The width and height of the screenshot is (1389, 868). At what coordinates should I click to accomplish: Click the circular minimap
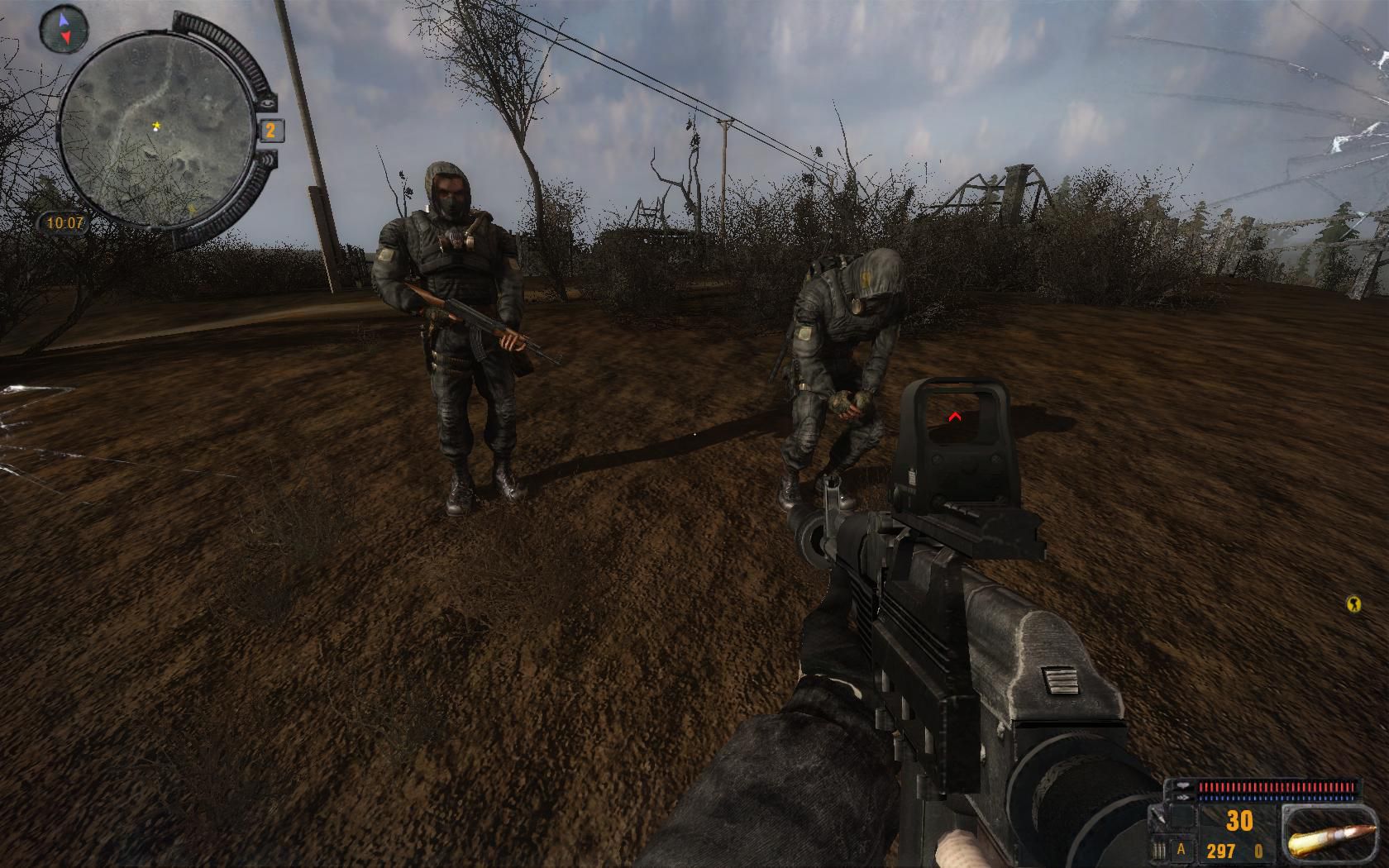(x=155, y=129)
